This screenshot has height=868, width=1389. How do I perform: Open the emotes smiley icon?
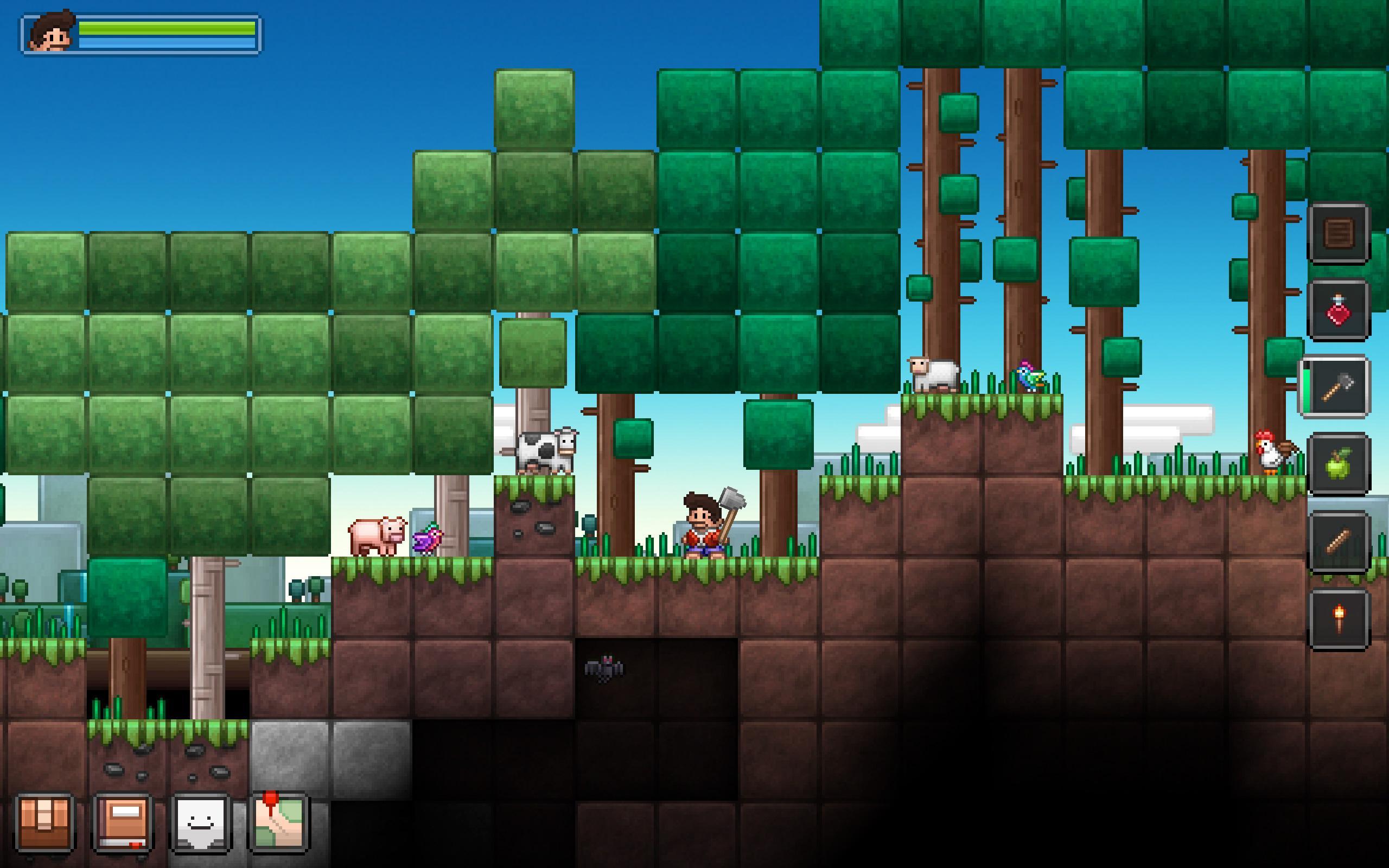(199, 824)
